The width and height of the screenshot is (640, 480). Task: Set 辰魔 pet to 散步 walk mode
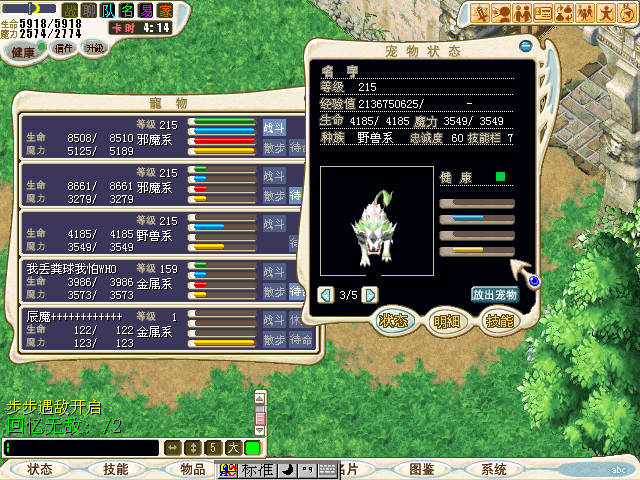tap(274, 340)
